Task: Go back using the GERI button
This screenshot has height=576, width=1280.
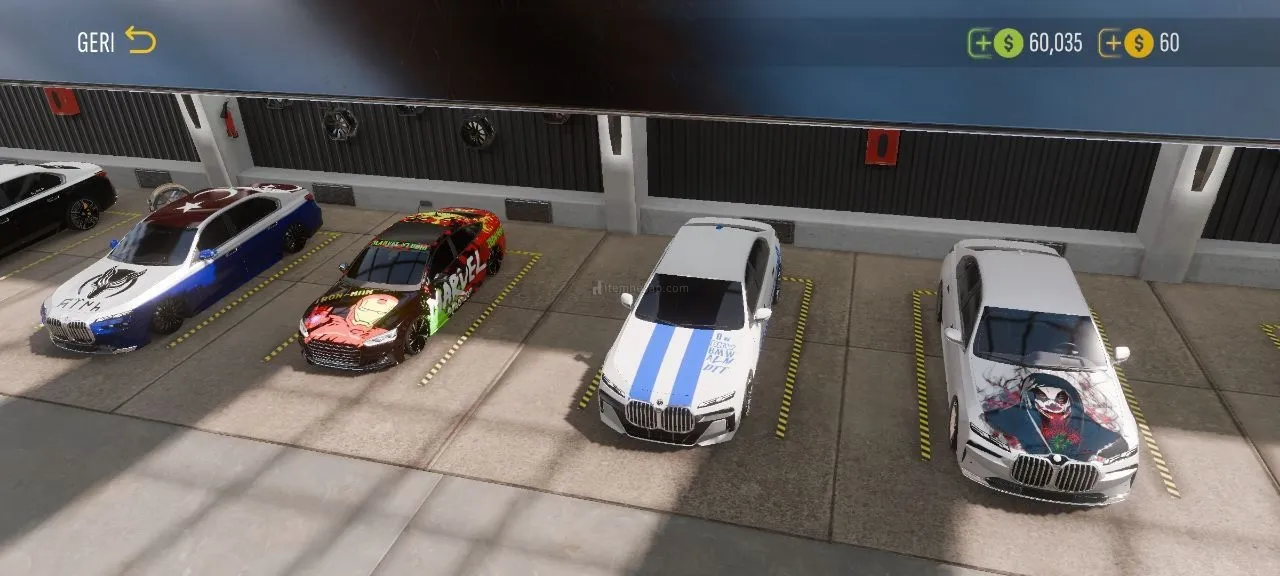Action: click(117, 41)
